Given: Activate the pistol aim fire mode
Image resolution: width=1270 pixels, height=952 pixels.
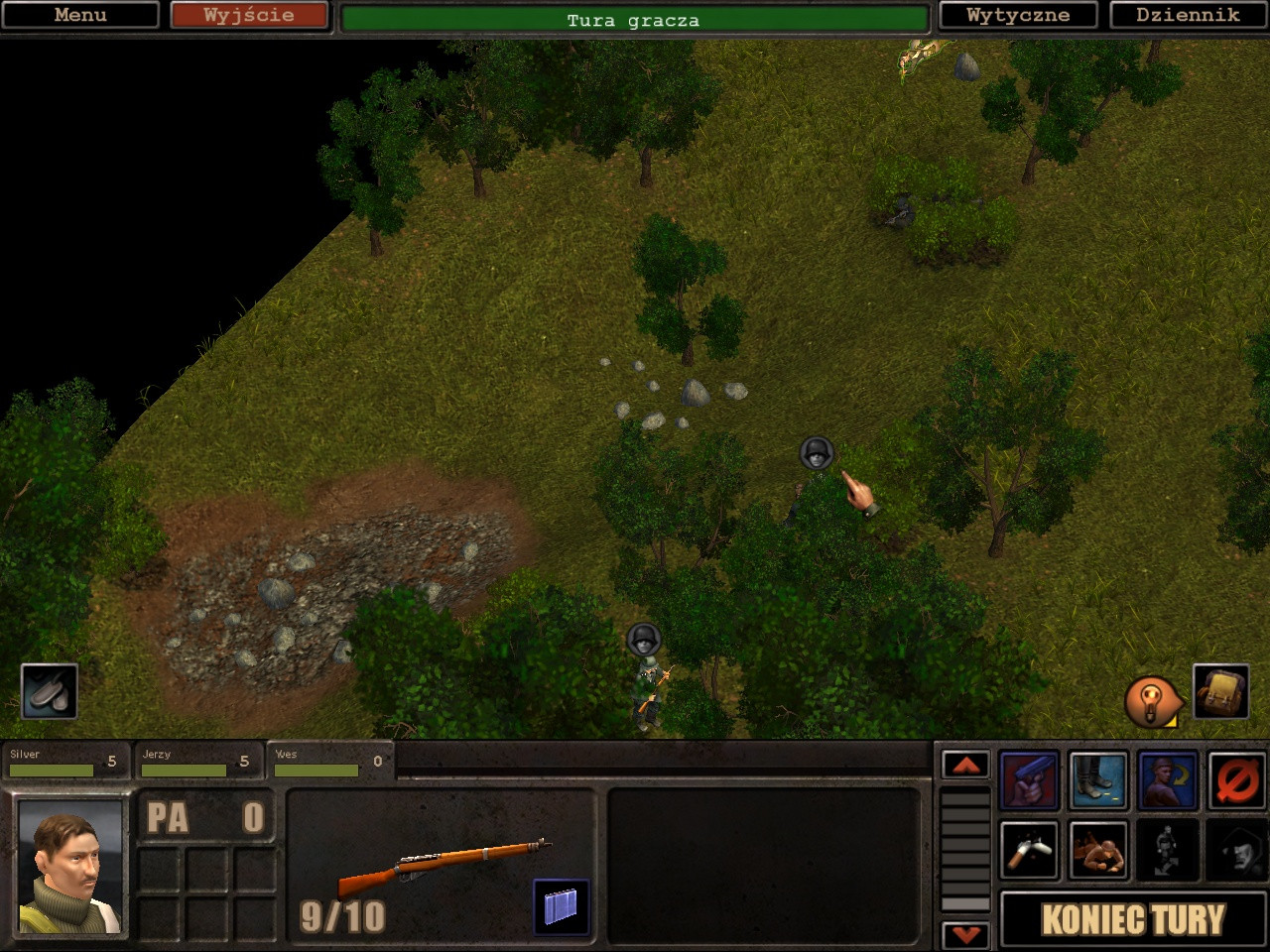Looking at the screenshot, I should tap(1029, 780).
